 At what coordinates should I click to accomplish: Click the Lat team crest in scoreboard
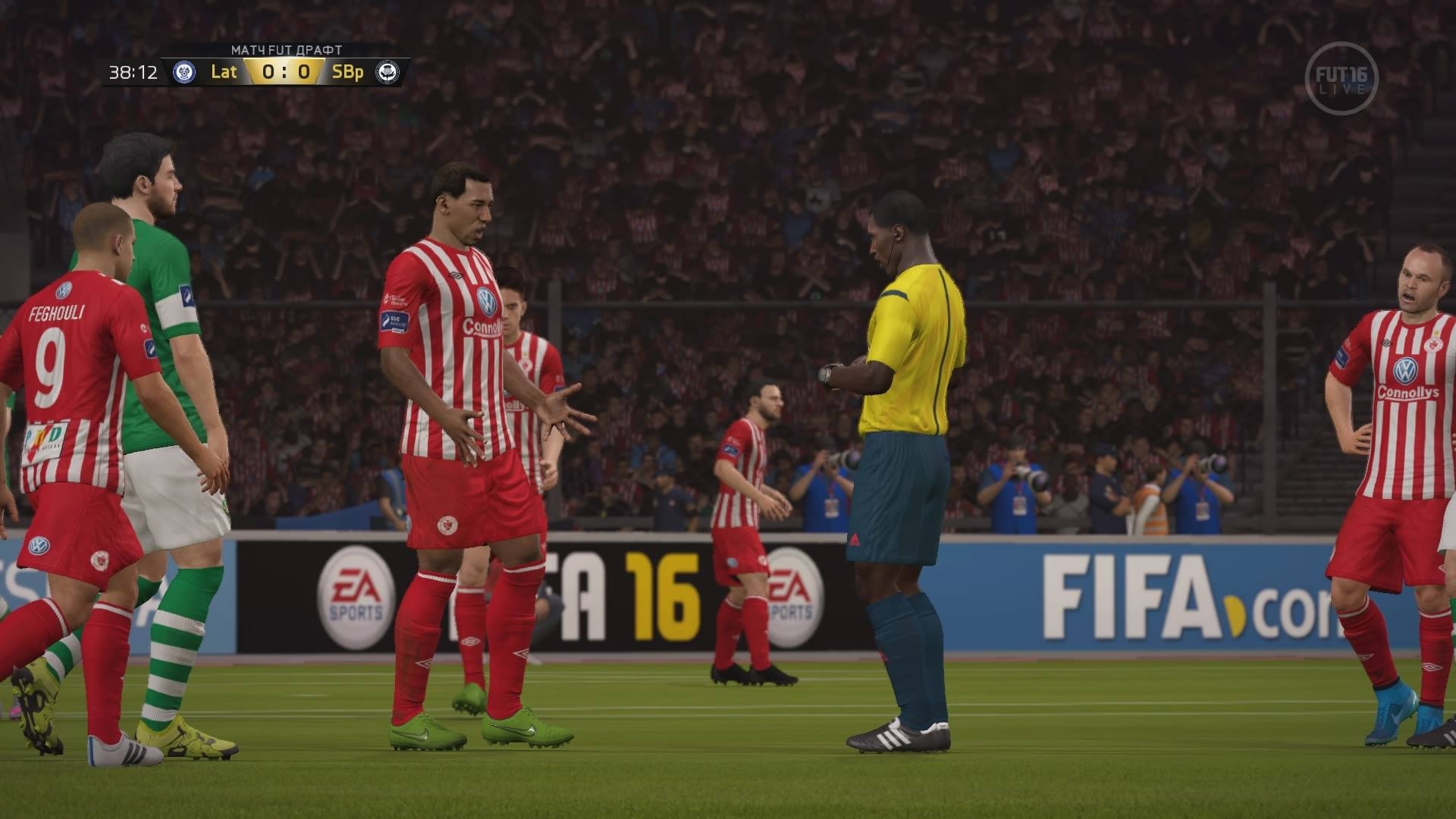pyautogui.click(x=184, y=72)
